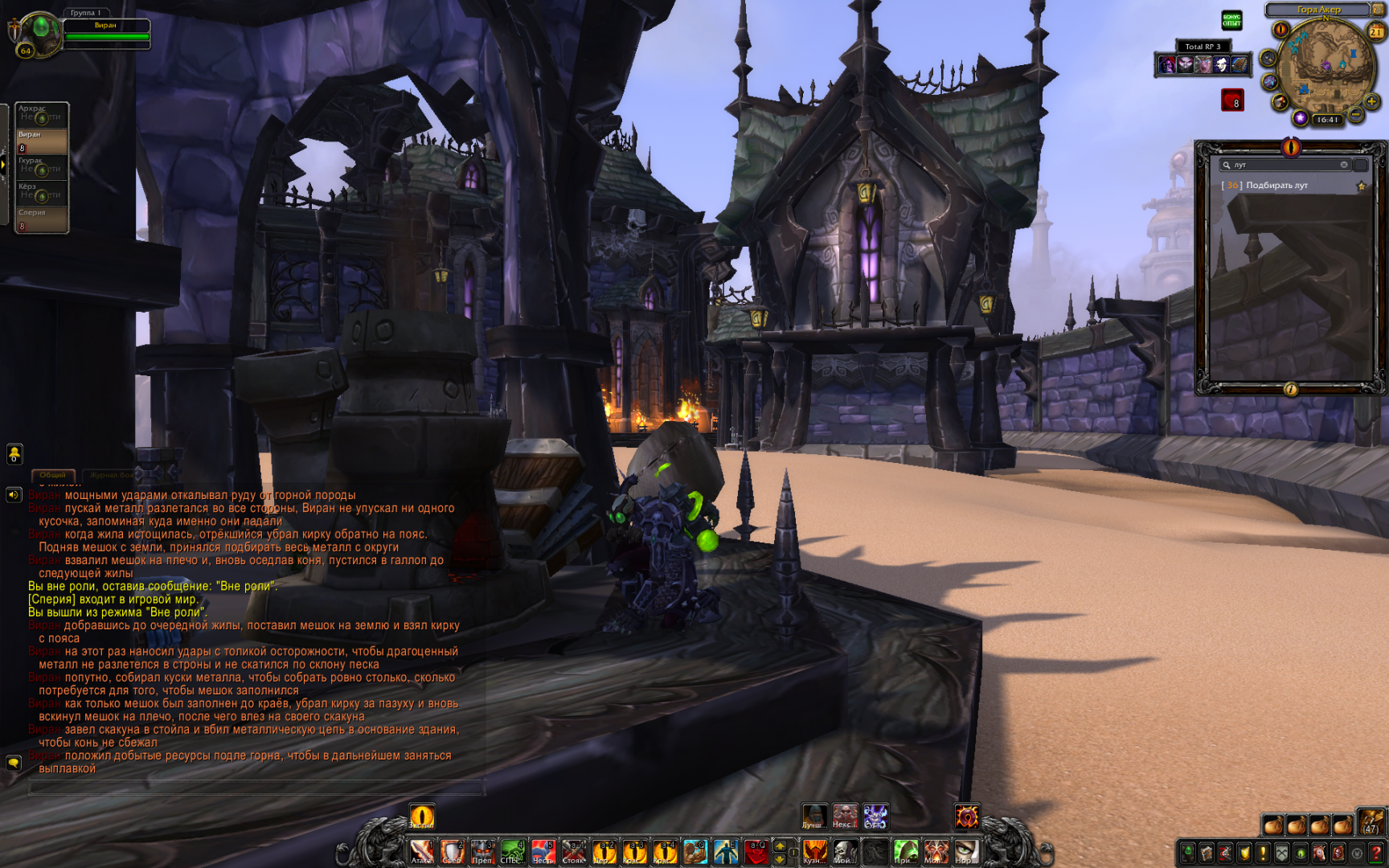Open the Total RP 3 panel header
Image resolution: width=1389 pixels, height=868 pixels.
click(x=1203, y=47)
